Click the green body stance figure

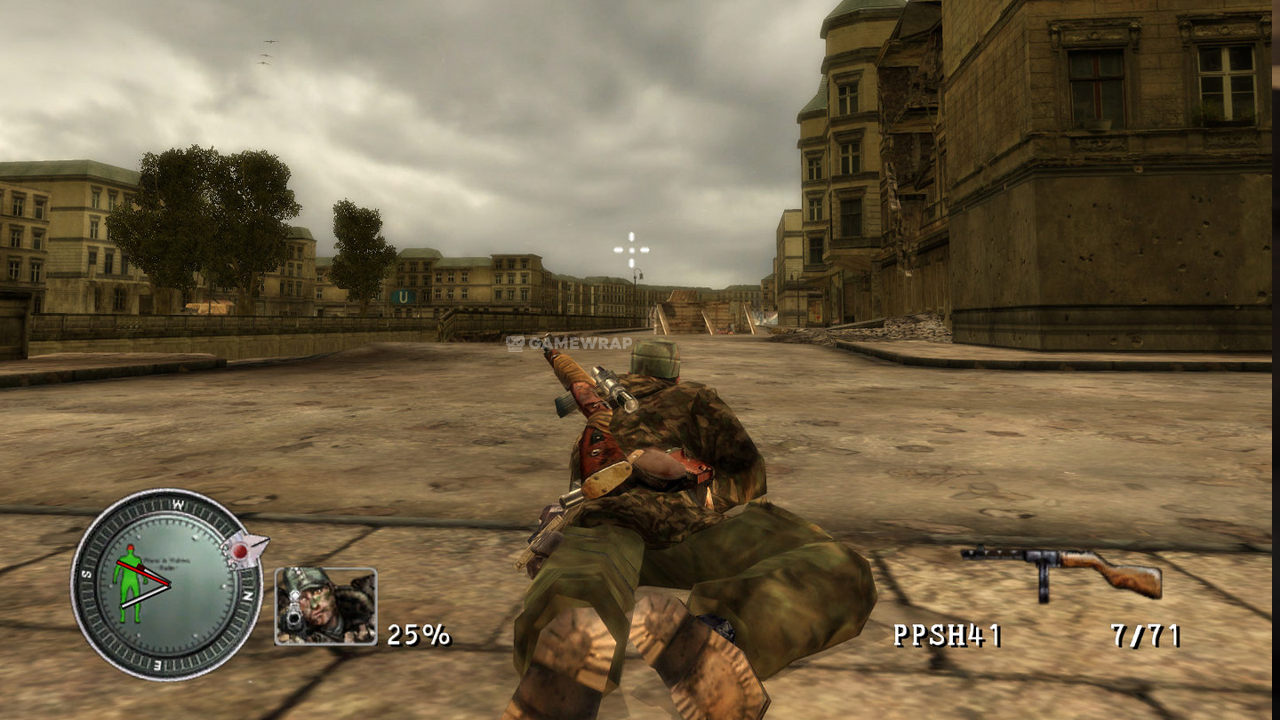128,583
